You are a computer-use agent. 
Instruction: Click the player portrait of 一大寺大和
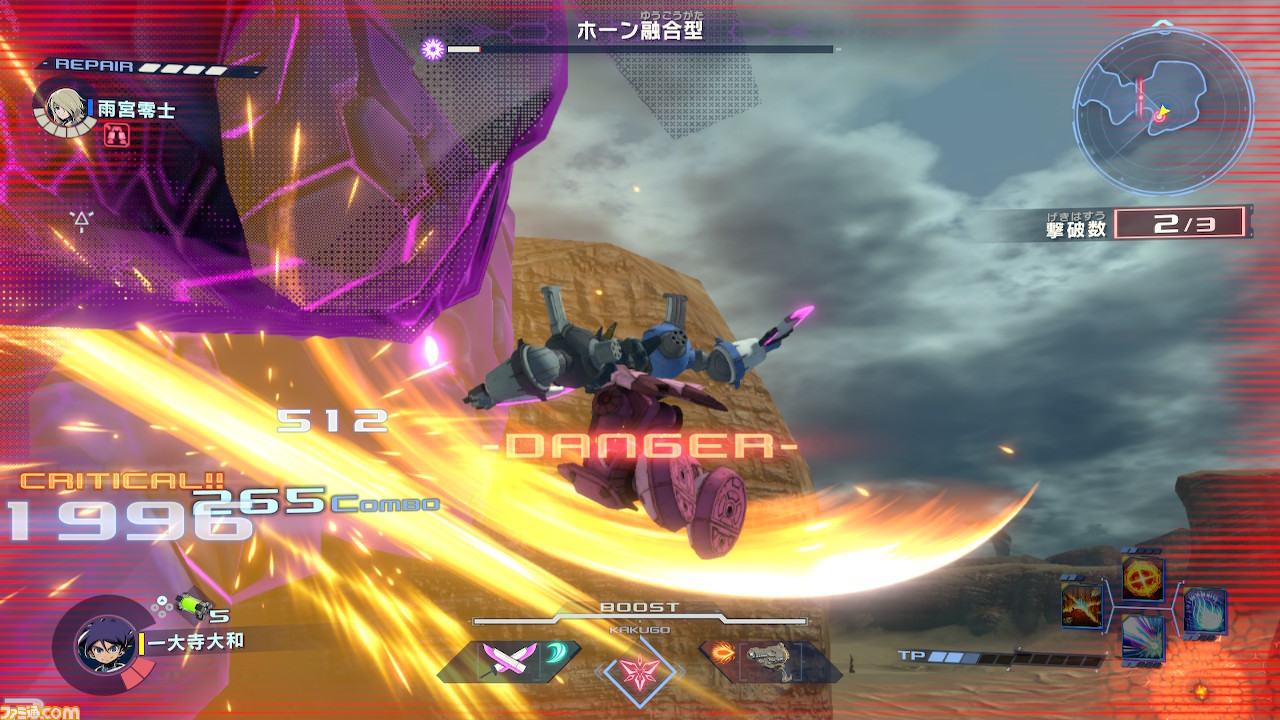(106, 644)
